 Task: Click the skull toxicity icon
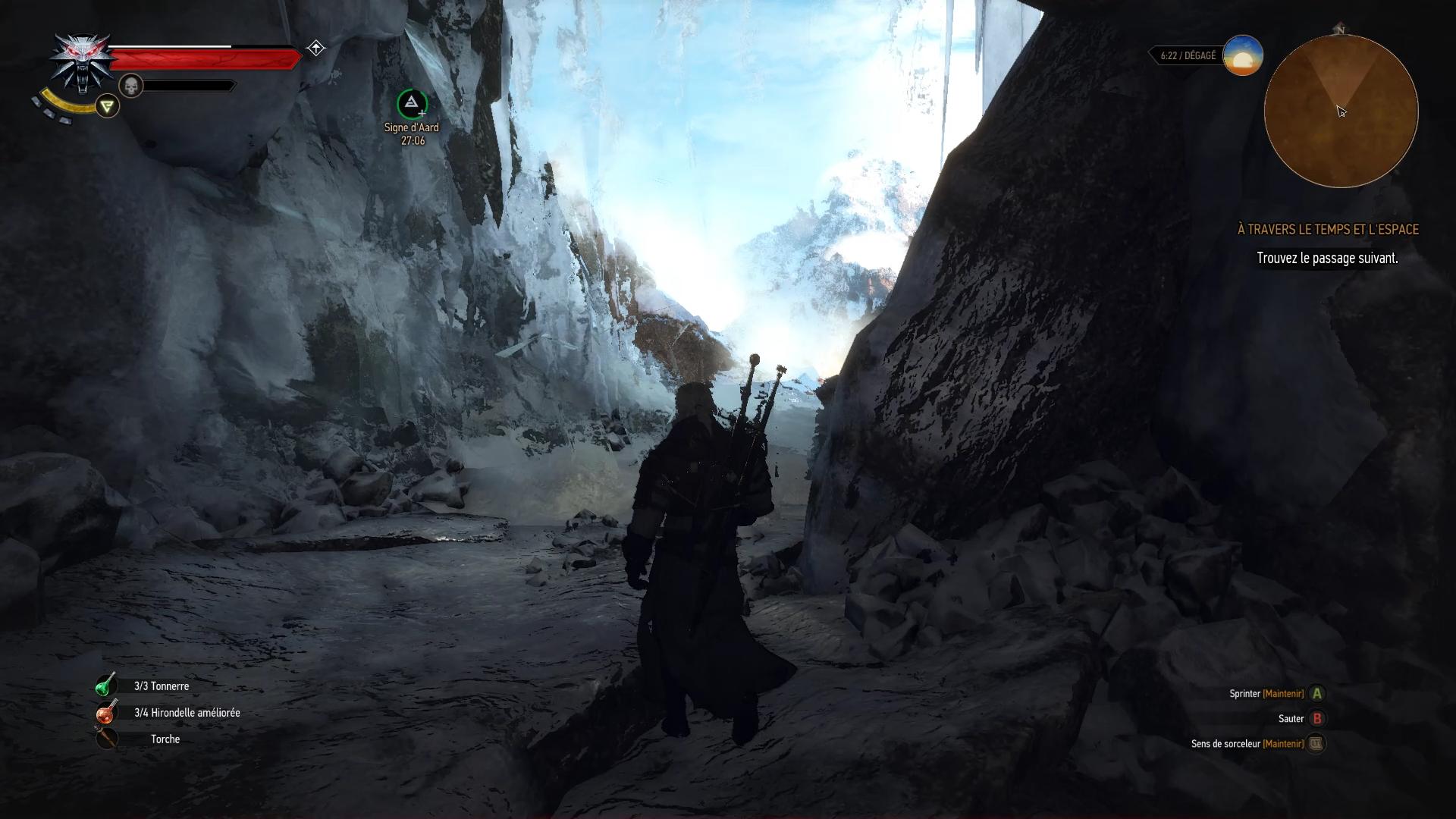click(x=131, y=86)
